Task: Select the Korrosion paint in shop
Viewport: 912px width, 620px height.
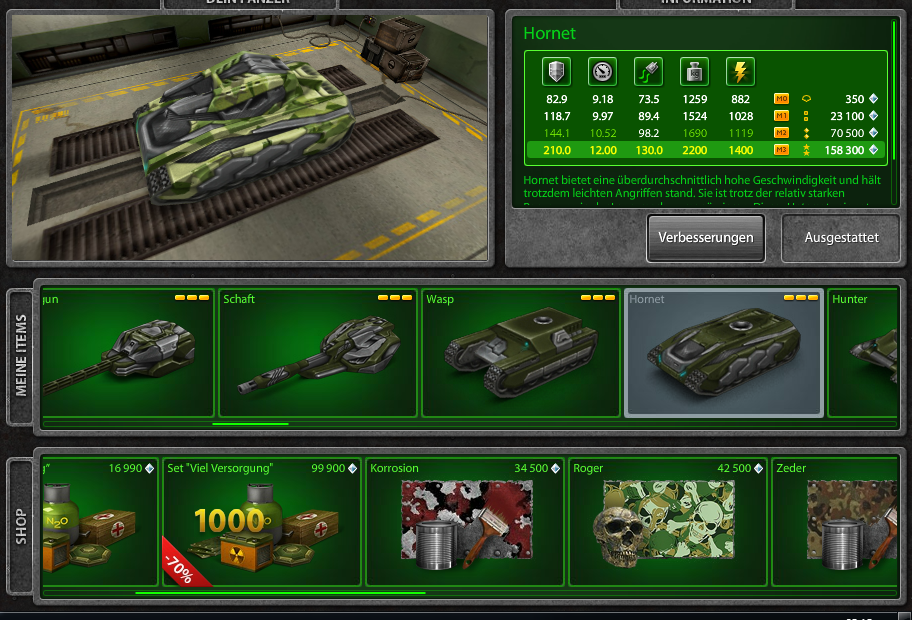Action: click(x=464, y=522)
